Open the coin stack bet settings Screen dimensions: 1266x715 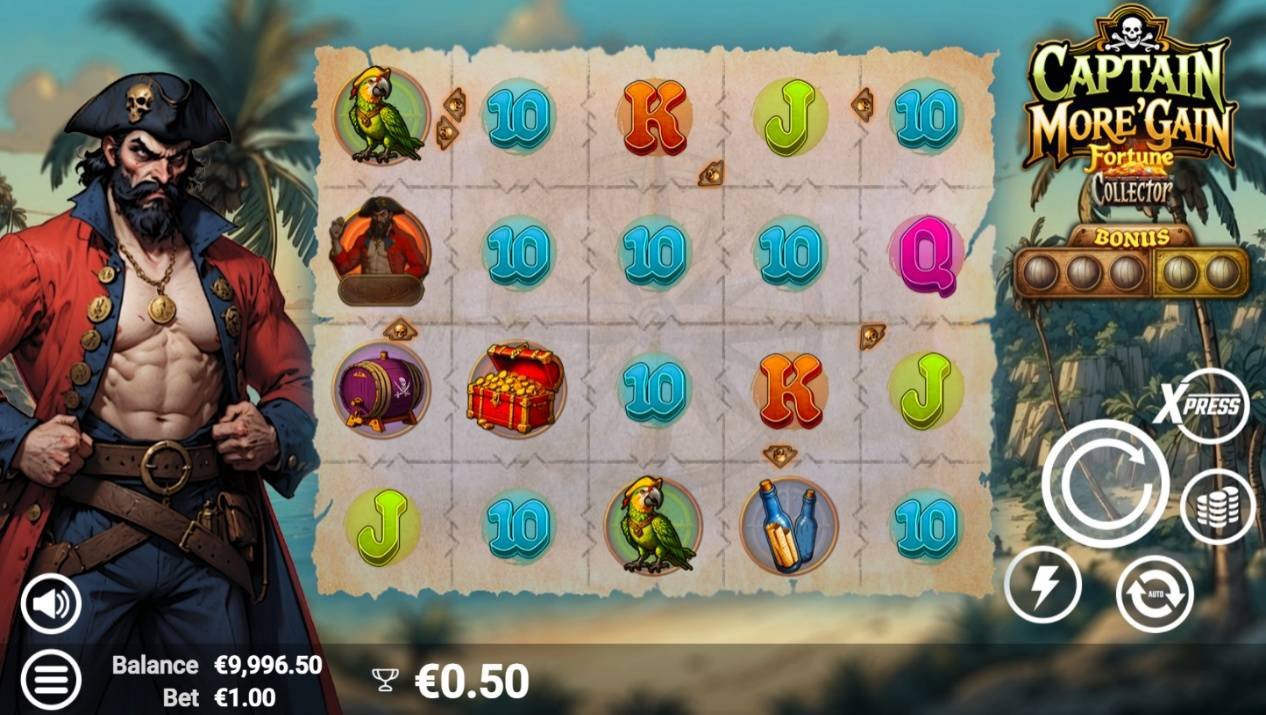pos(1216,507)
